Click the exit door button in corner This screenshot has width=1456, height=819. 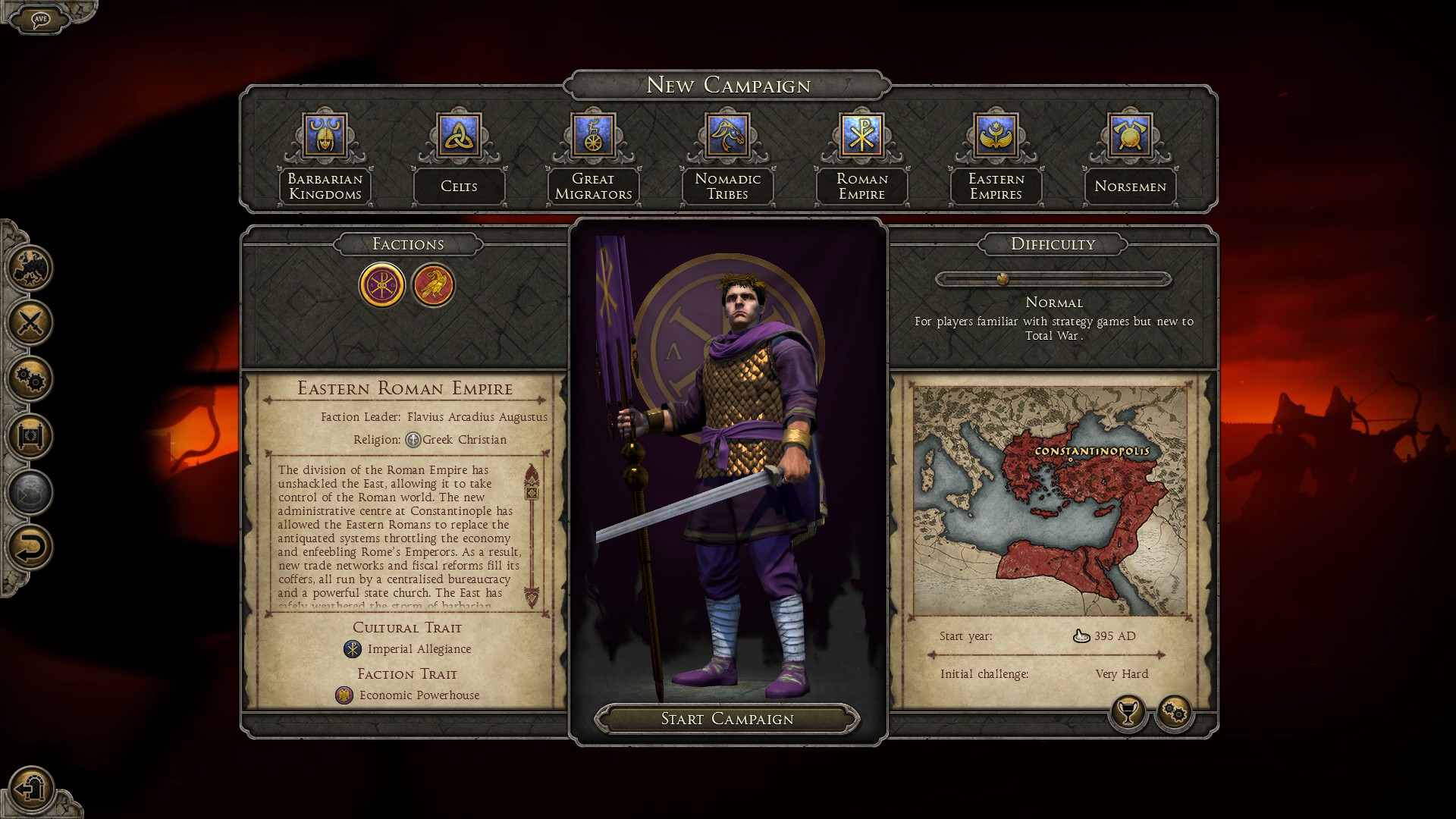click(x=30, y=789)
